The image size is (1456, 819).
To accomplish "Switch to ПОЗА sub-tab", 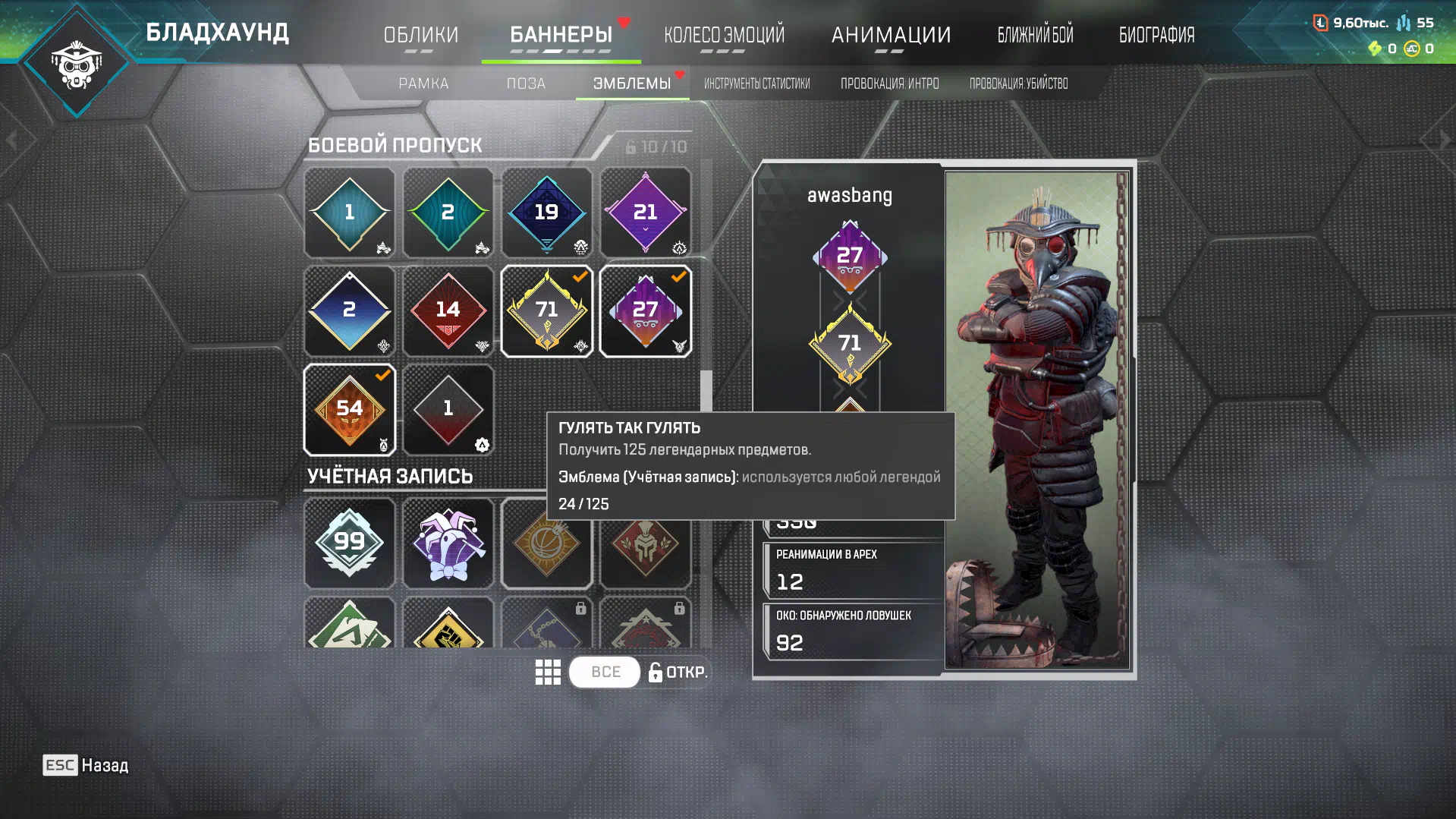I will point(526,83).
